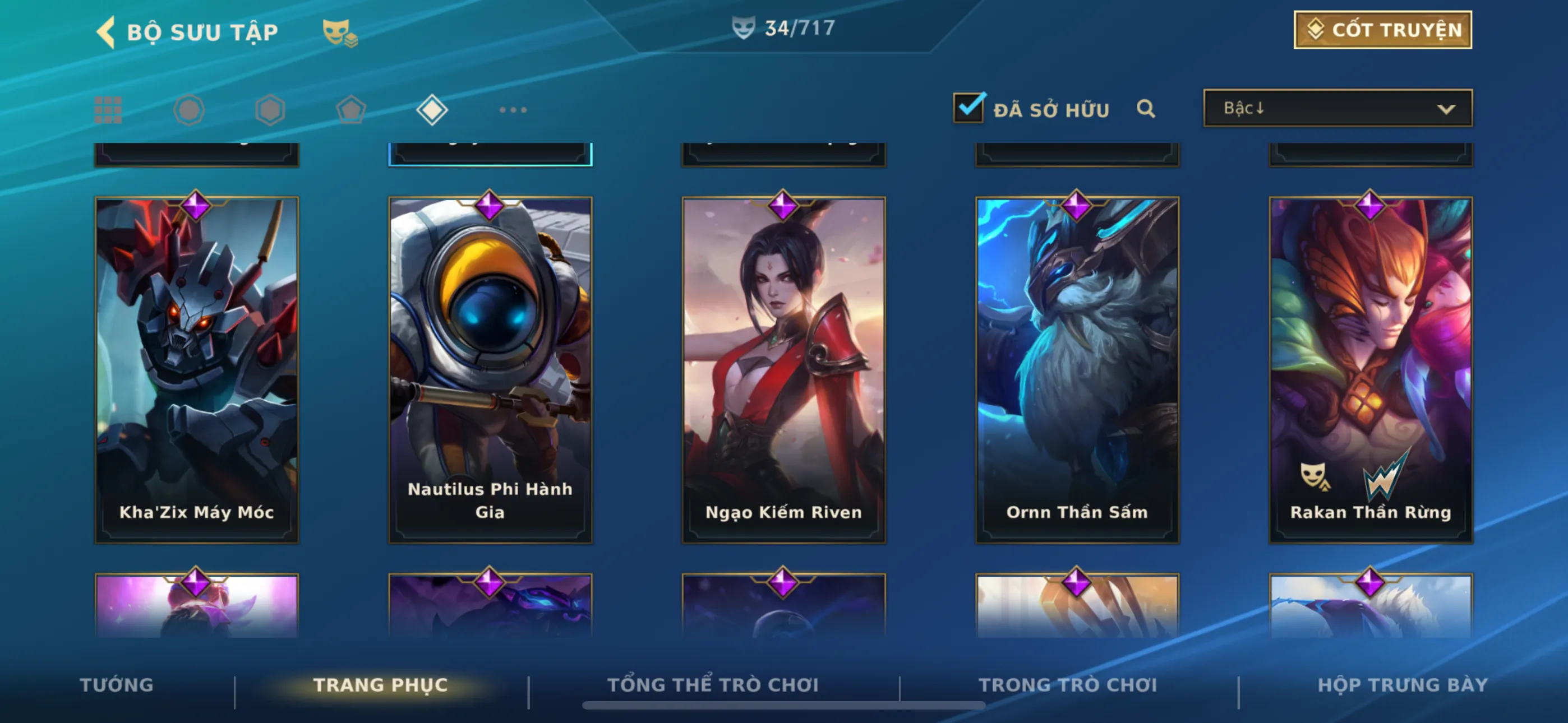Viewport: 1568px width, 723px height.
Task: Go back from Bộ Sưu Tập
Action: [x=107, y=31]
